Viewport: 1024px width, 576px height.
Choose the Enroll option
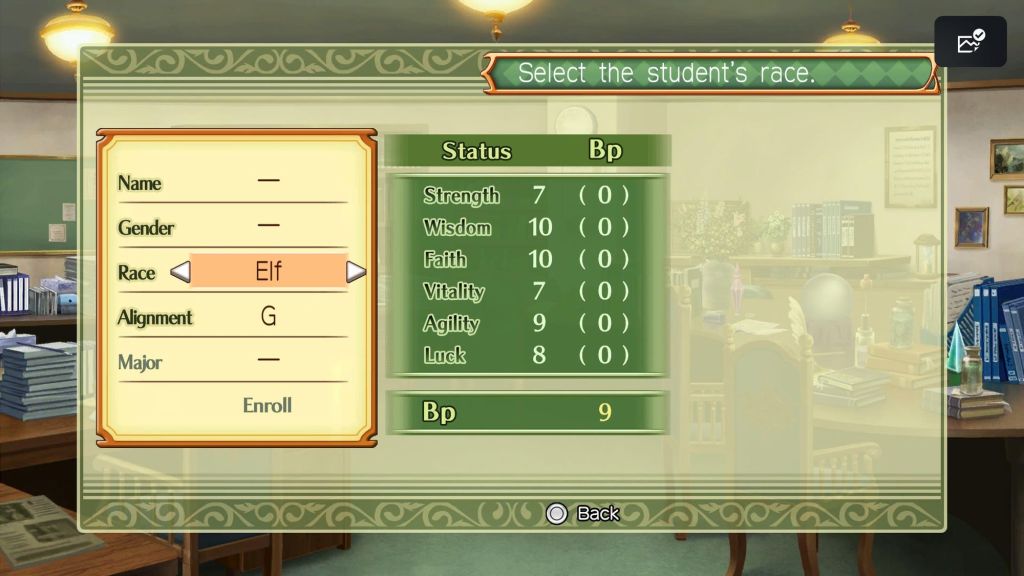point(267,405)
